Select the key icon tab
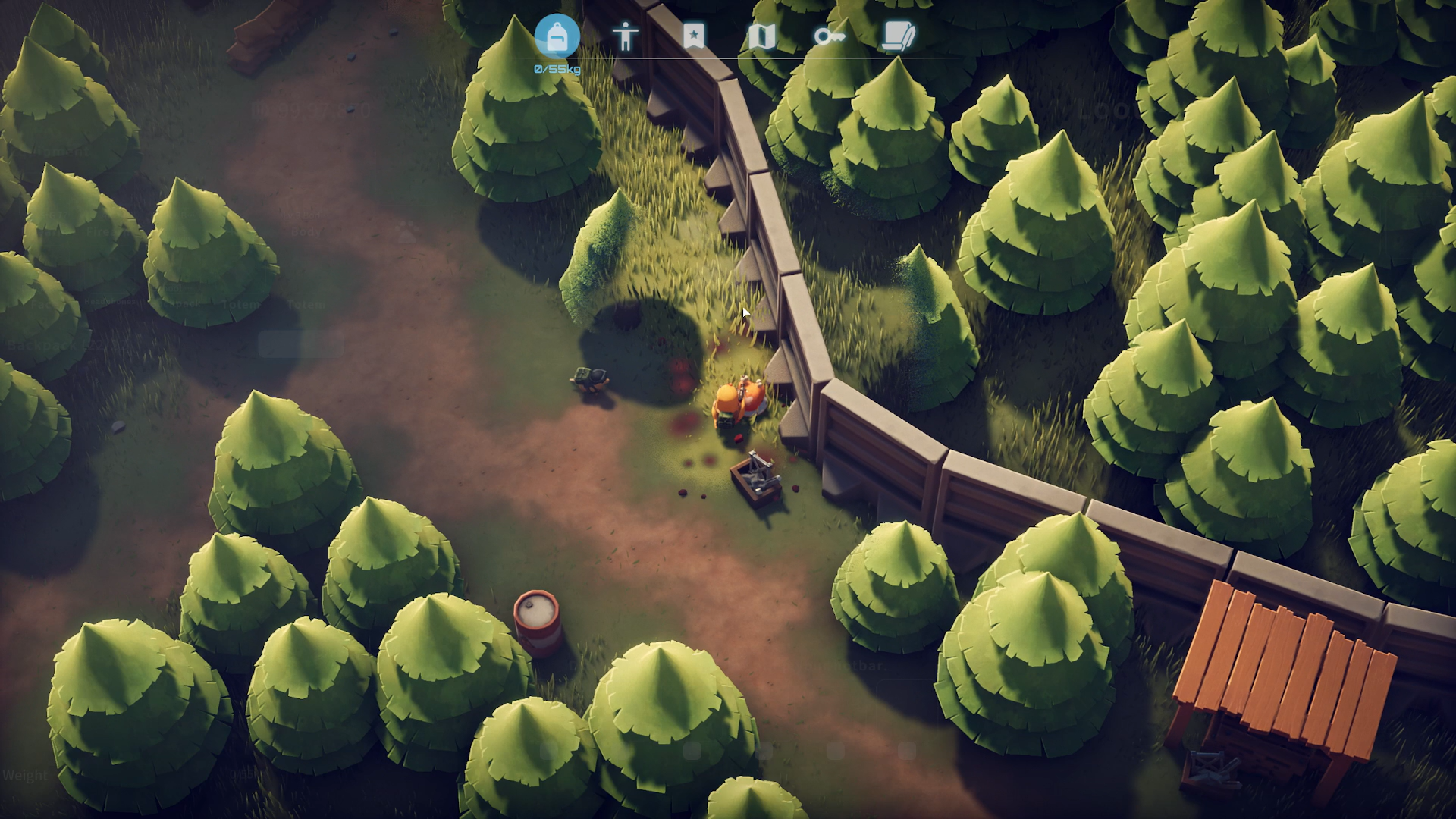Viewport: 1456px width, 819px height. (828, 36)
